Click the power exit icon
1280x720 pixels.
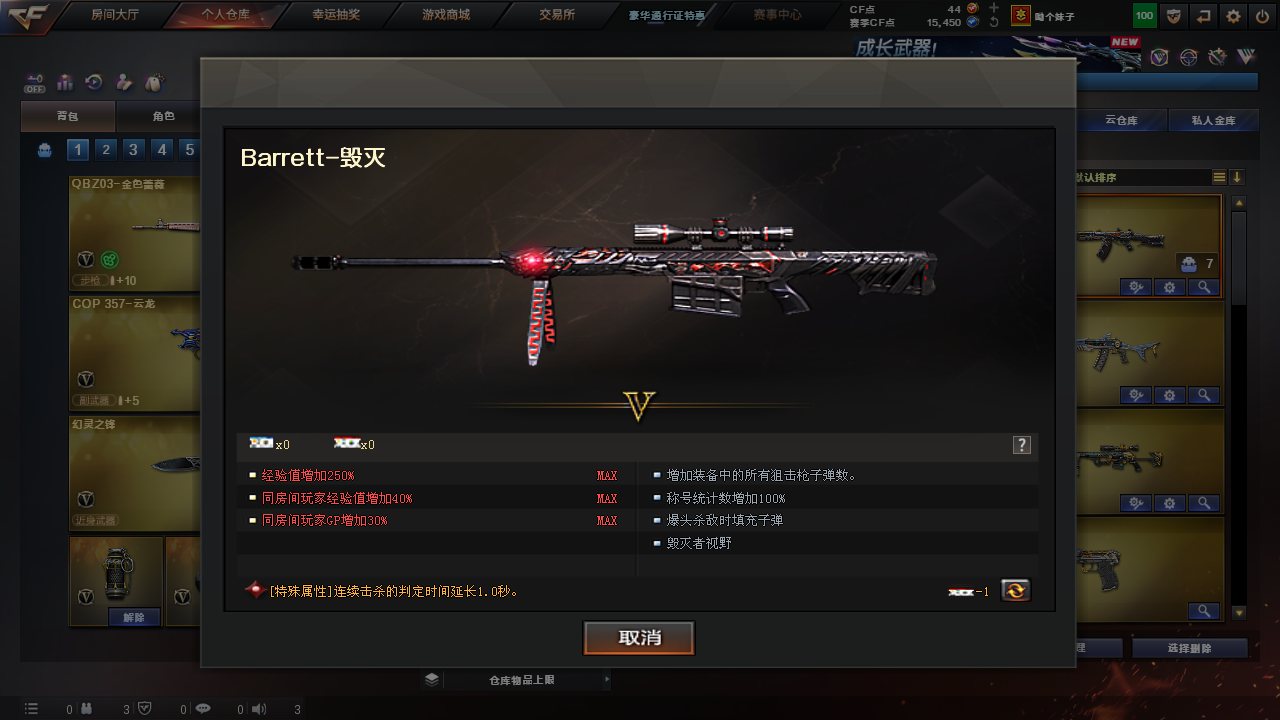1262,16
